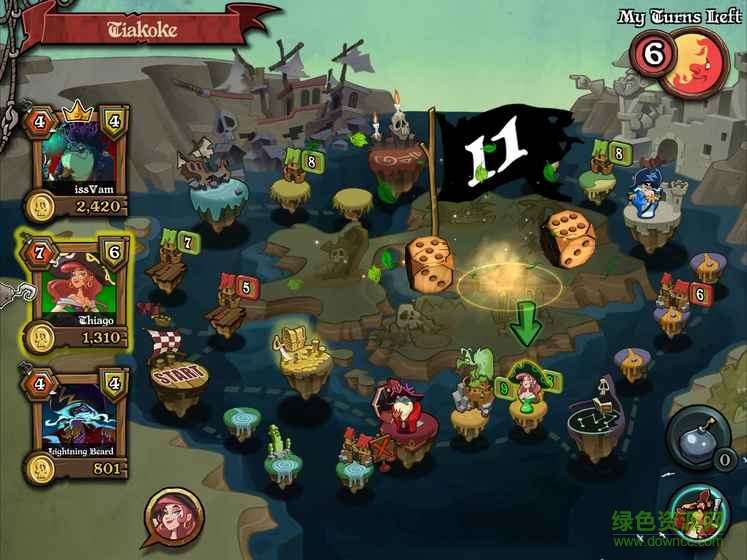
Task: Choose the board tile under the green arrow
Action: click(x=526, y=400)
